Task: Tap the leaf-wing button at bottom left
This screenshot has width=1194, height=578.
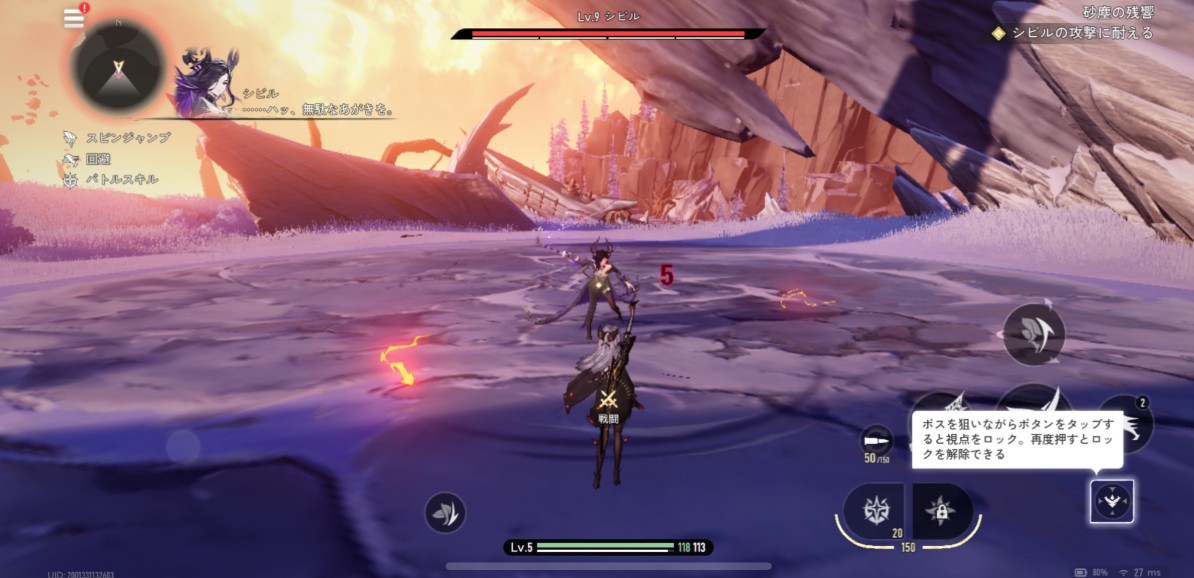Action: 444,512
